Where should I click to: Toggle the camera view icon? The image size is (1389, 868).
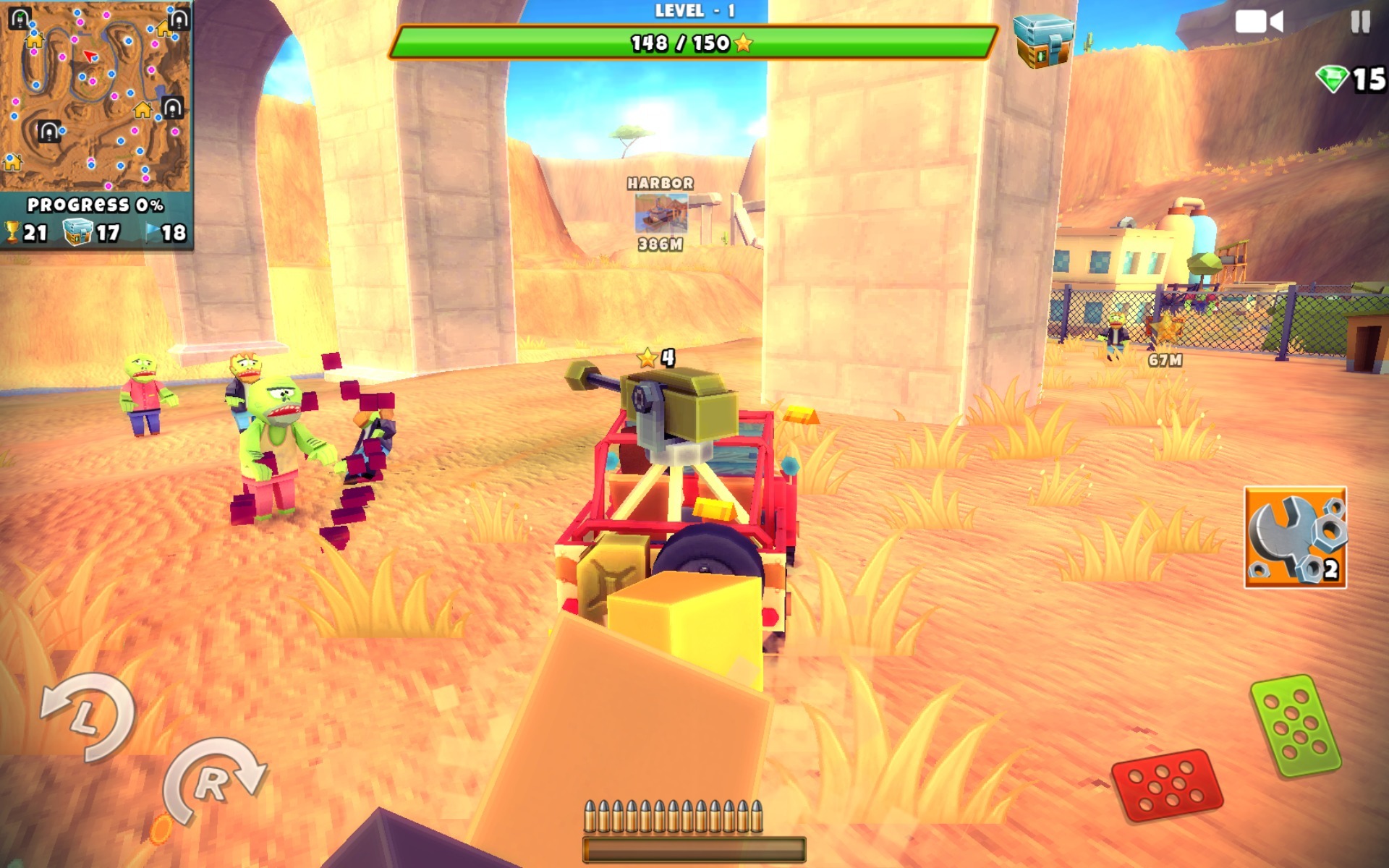[1259, 22]
